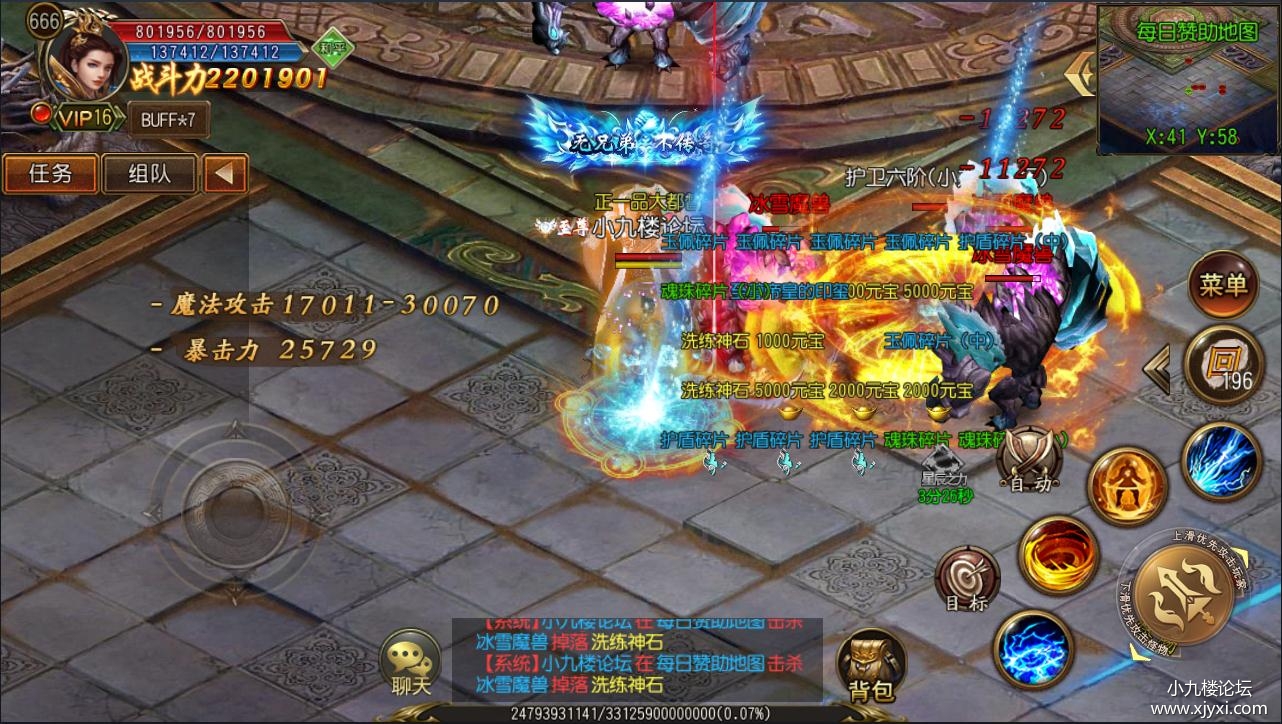Use the 回 return scroll item
This screenshot has height=724, width=1282.
point(1223,364)
